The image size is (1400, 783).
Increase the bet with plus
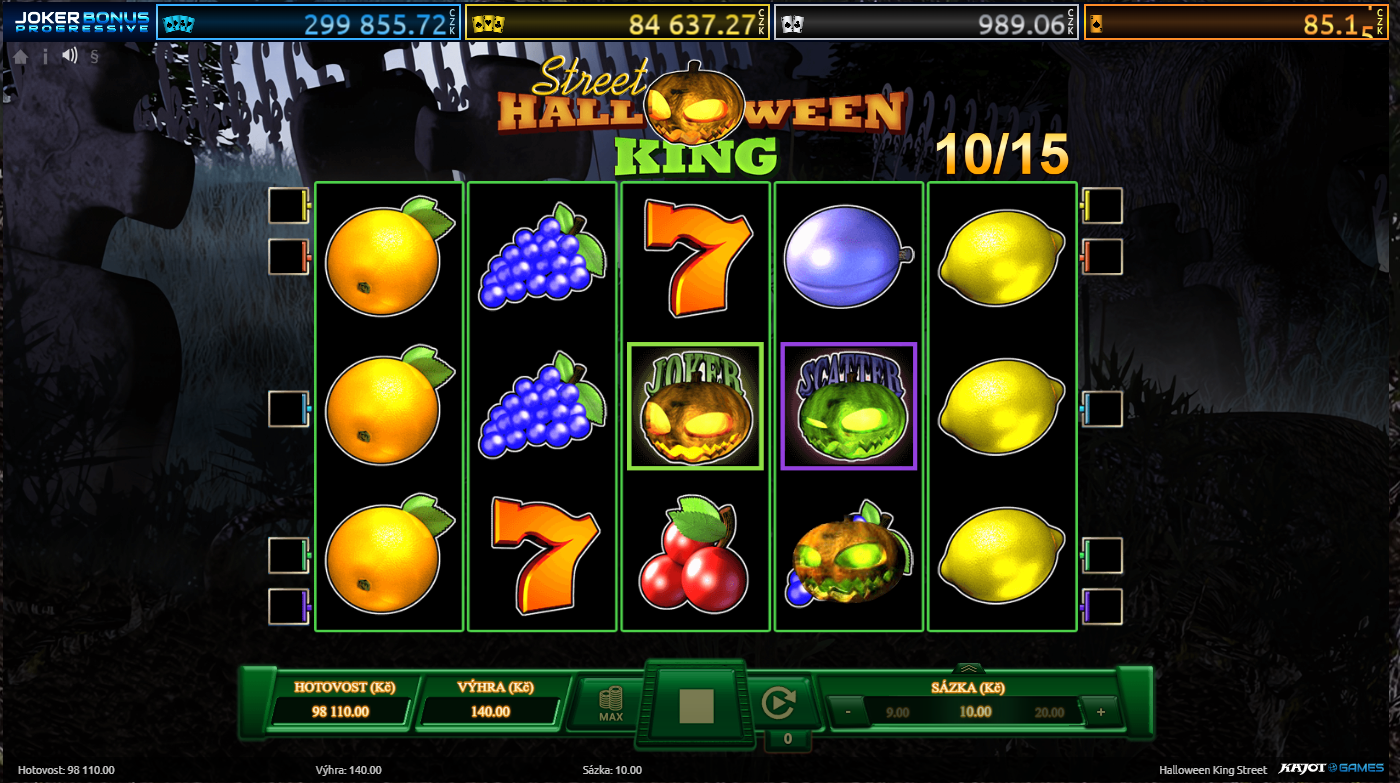[1101, 712]
